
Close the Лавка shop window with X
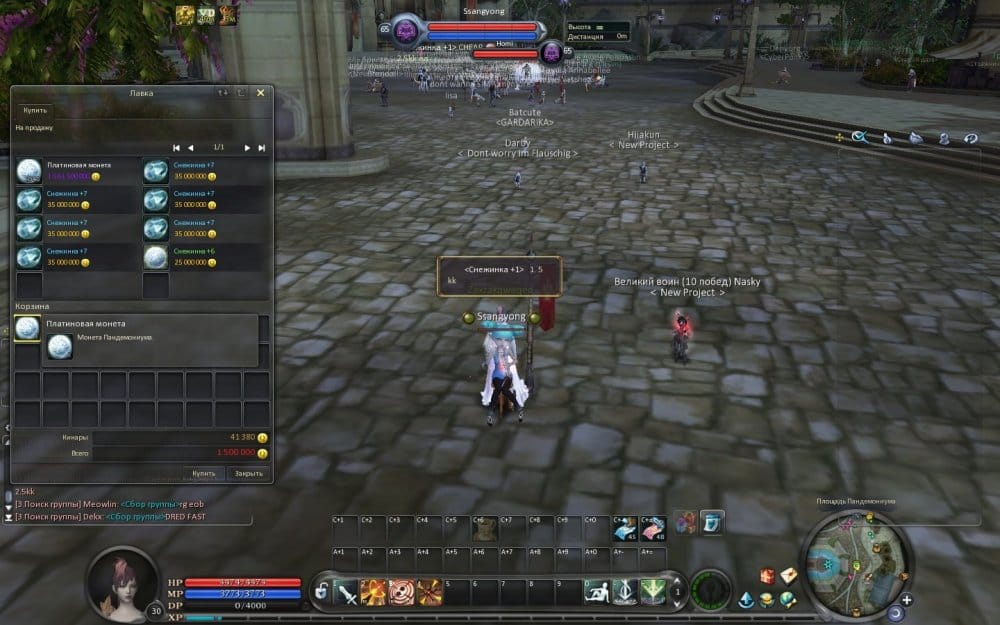click(261, 93)
